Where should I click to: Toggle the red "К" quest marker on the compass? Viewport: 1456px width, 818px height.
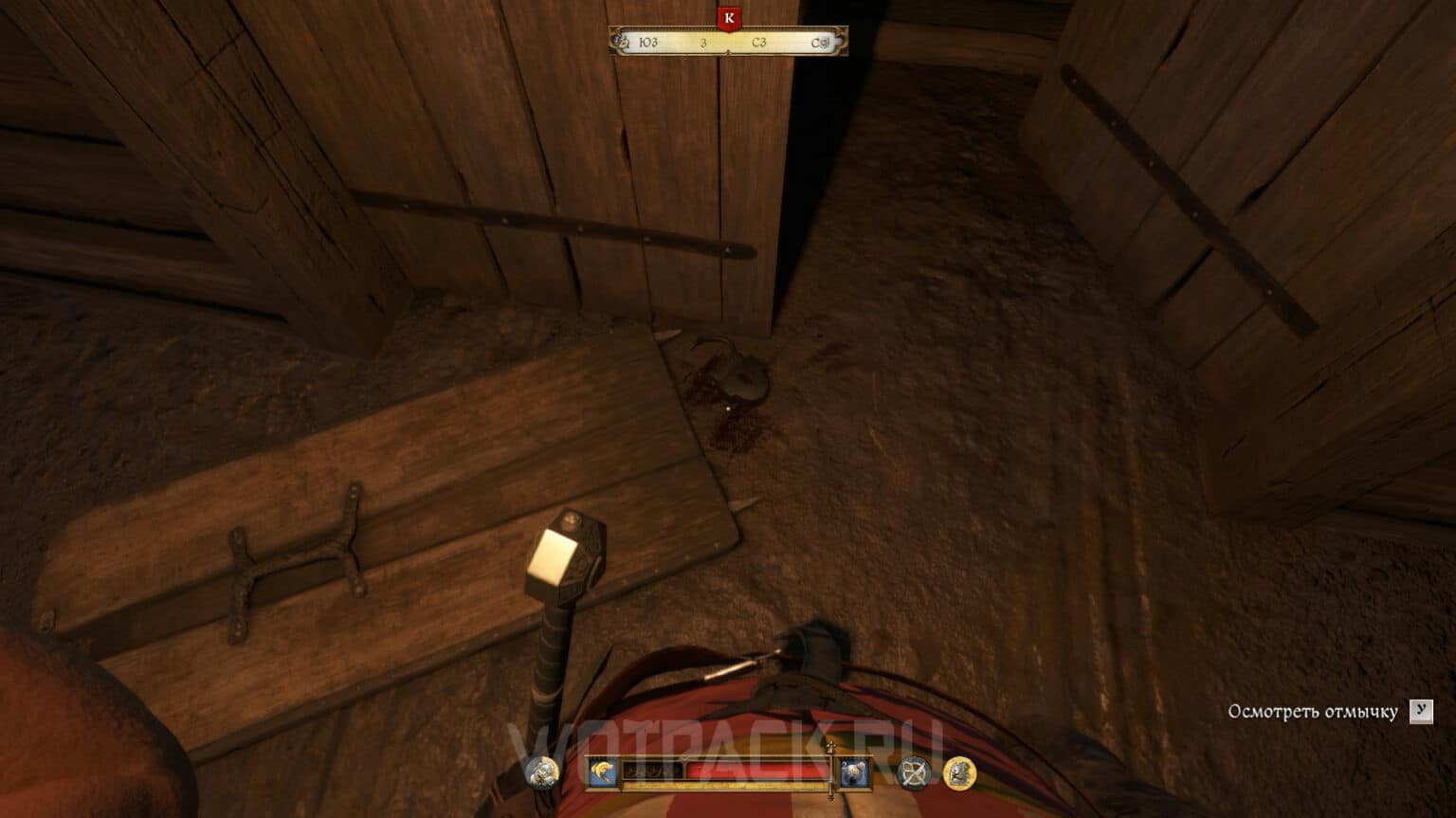pos(729,16)
